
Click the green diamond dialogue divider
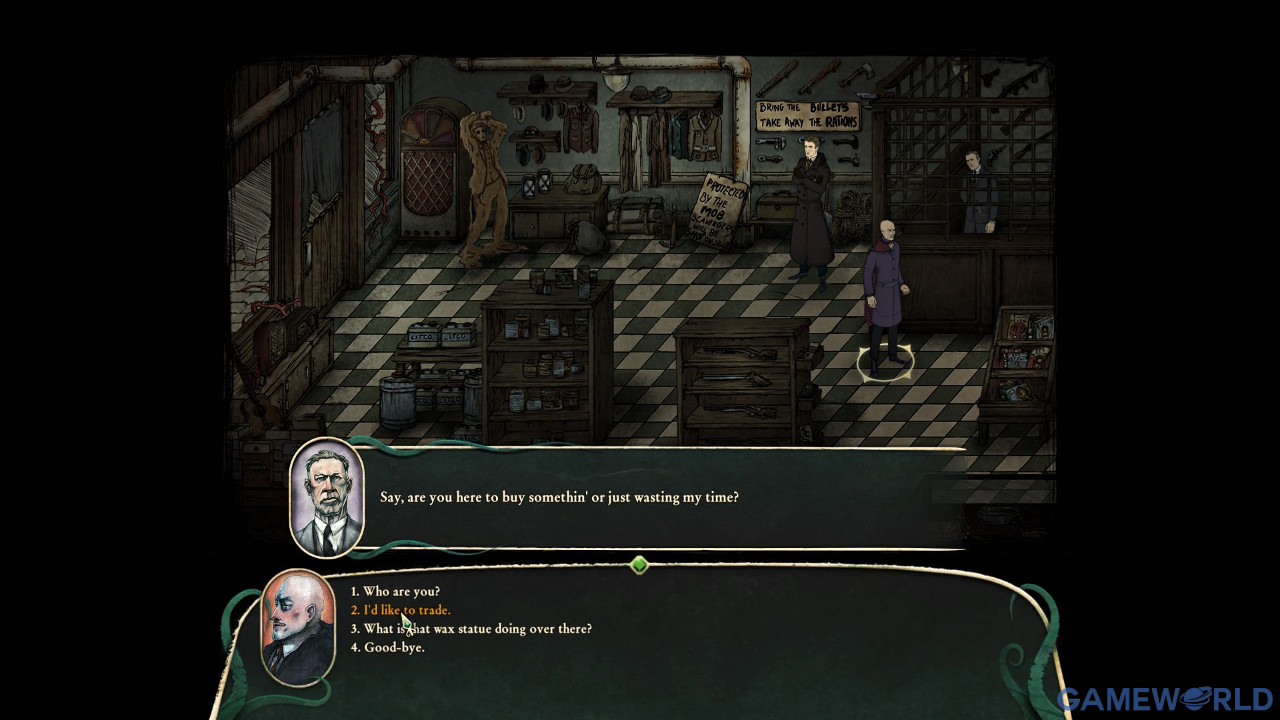tap(640, 565)
